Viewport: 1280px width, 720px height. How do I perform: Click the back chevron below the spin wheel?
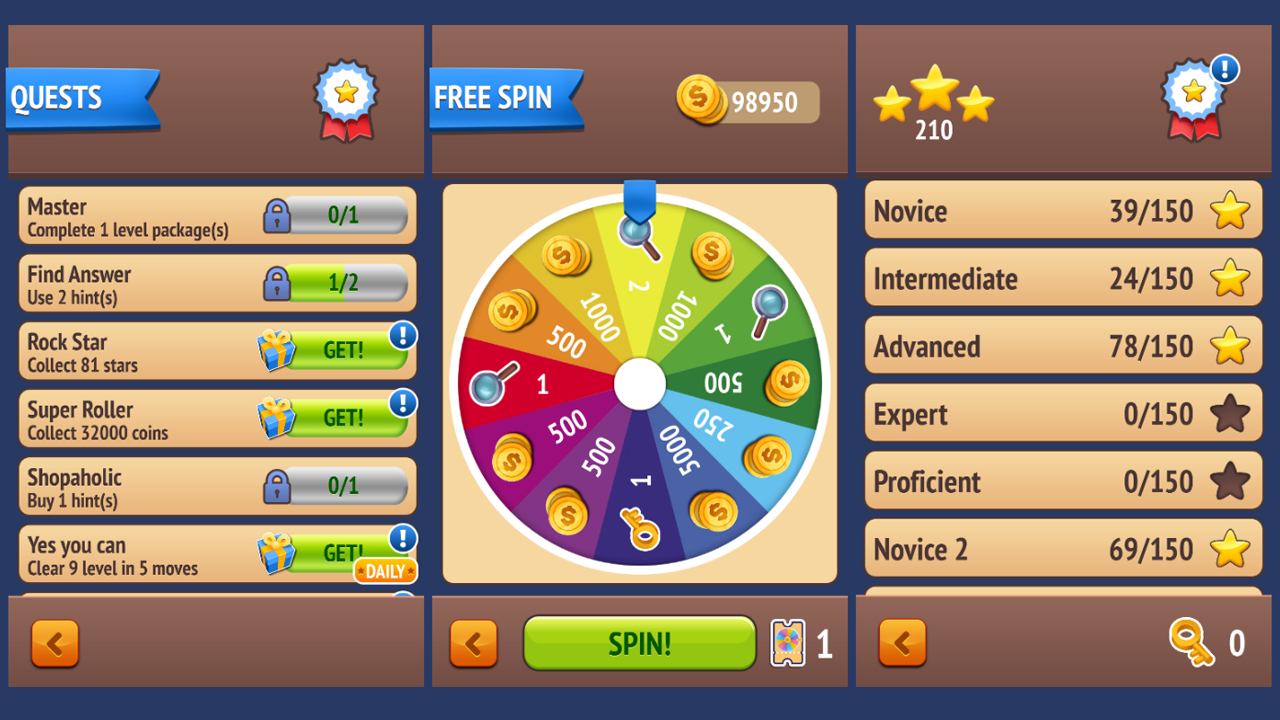pyautogui.click(x=474, y=643)
